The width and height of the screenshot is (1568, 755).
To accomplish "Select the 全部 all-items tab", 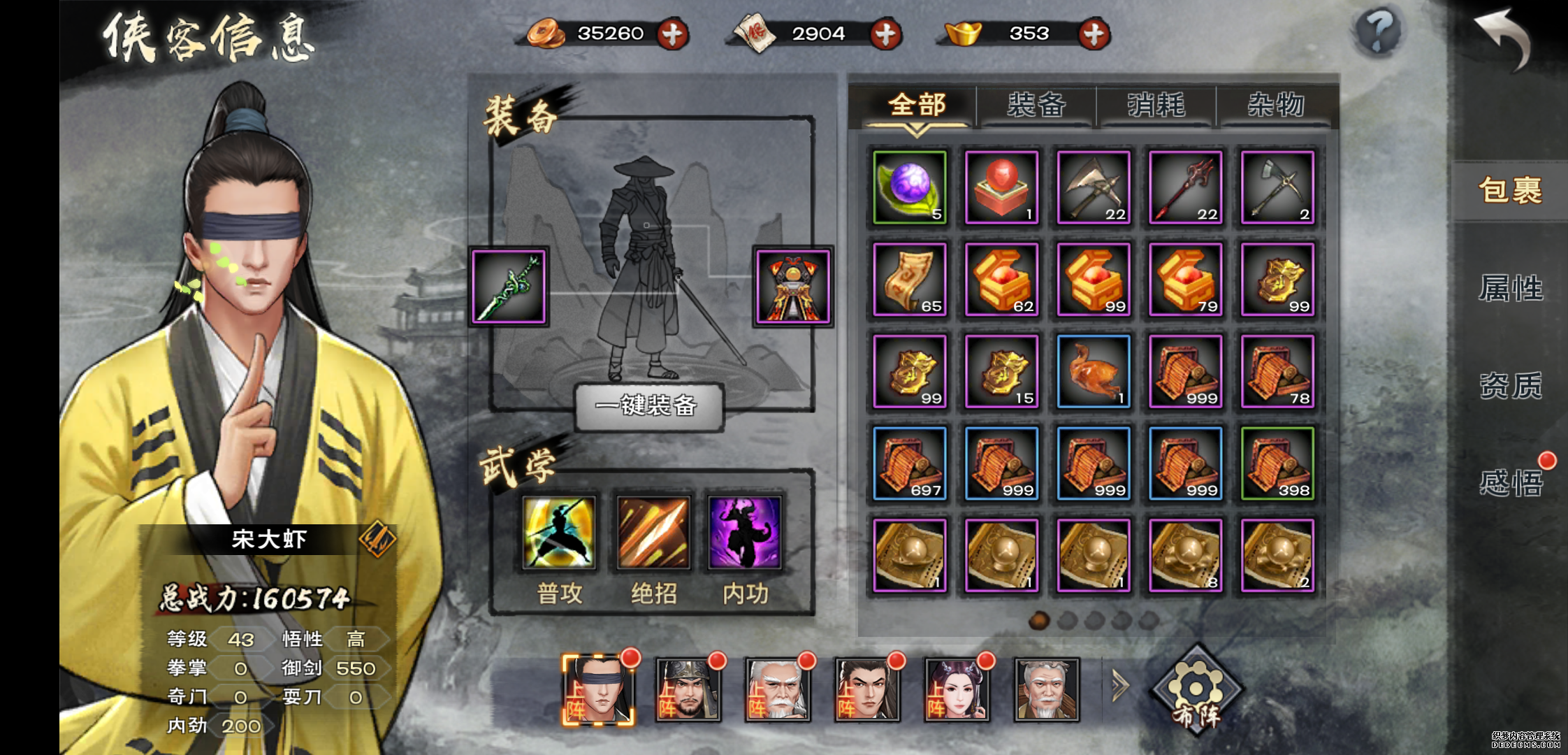I will click(x=917, y=106).
